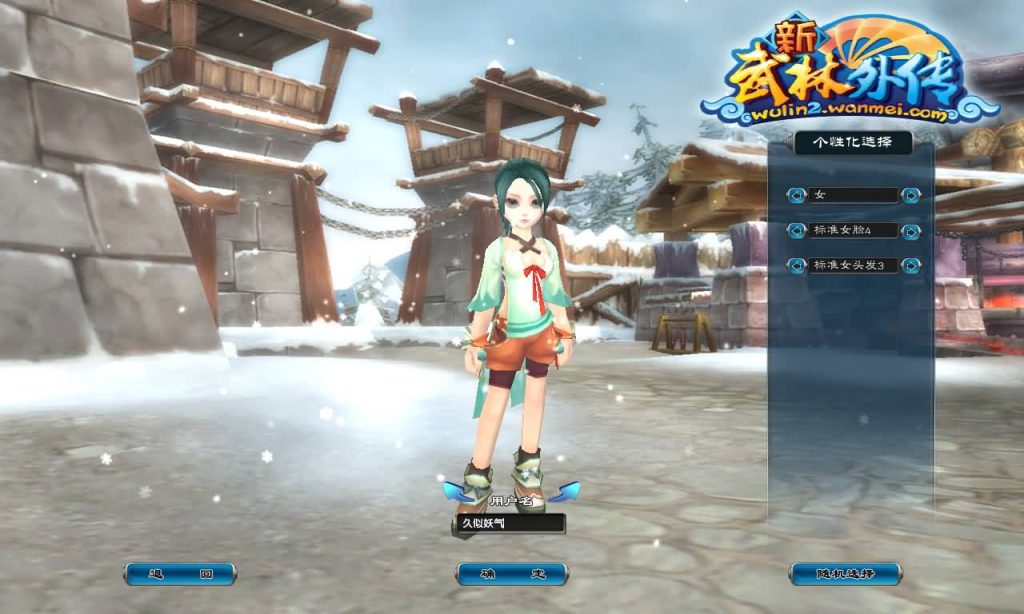The image size is (1024, 614).
Task: Switch to next face after 标准女脸4
Action: pyautogui.click(x=910, y=231)
